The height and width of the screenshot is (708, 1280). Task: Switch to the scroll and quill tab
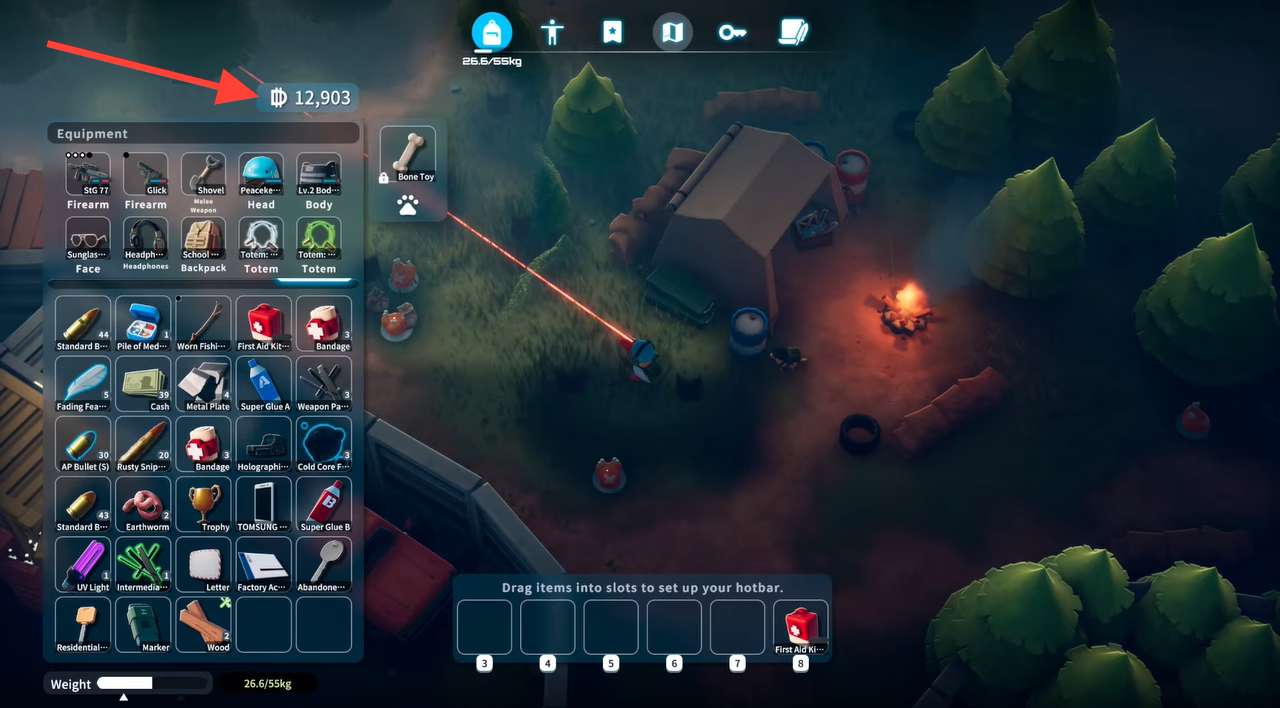[x=793, y=32]
